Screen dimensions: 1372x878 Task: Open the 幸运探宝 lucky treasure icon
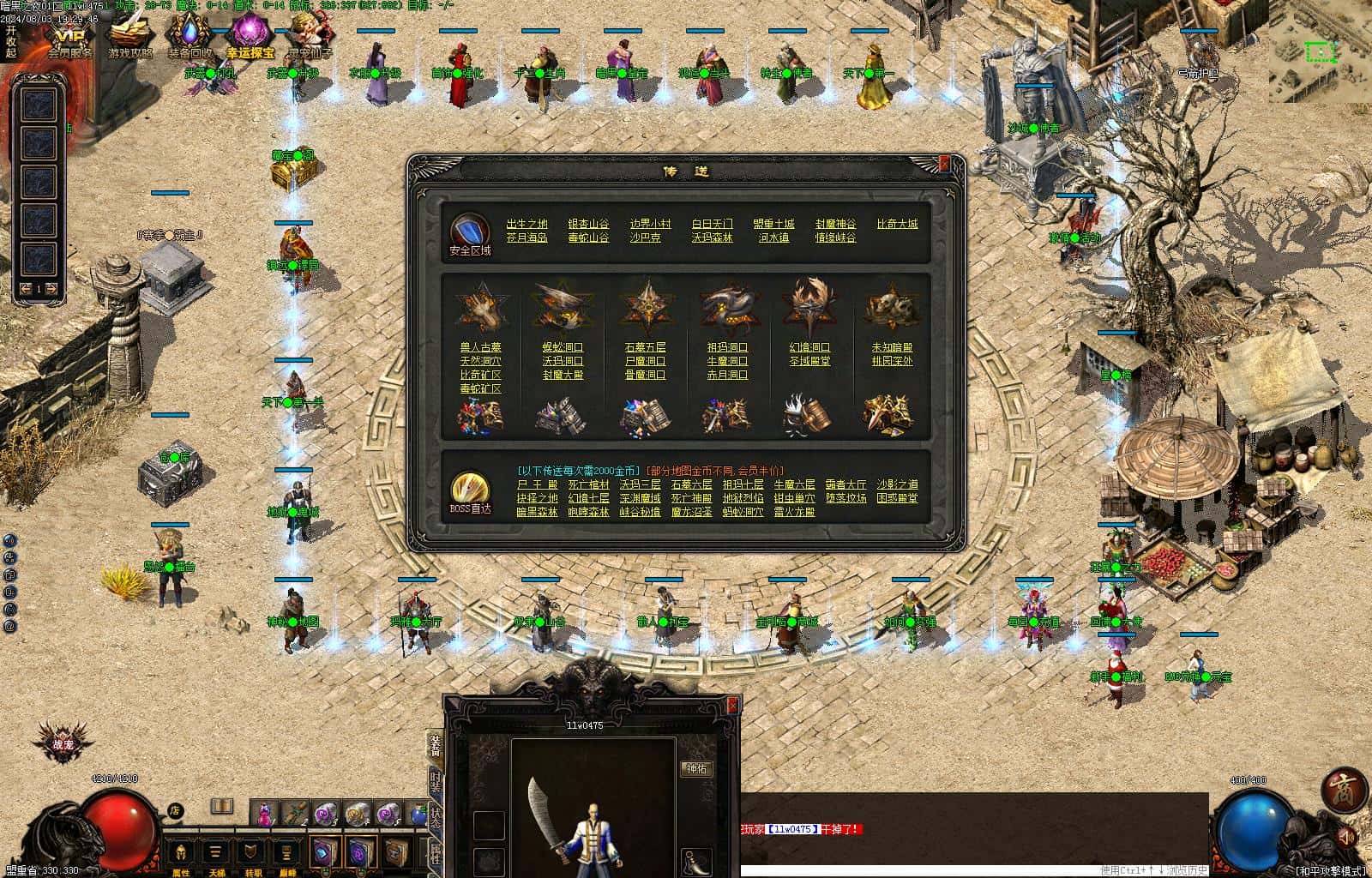click(249, 39)
